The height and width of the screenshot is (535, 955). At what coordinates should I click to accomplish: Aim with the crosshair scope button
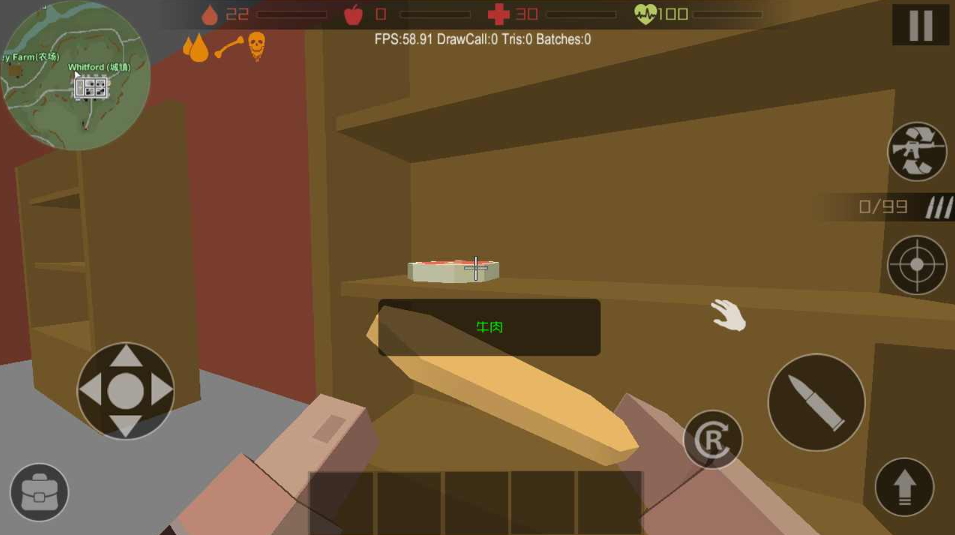coord(917,265)
